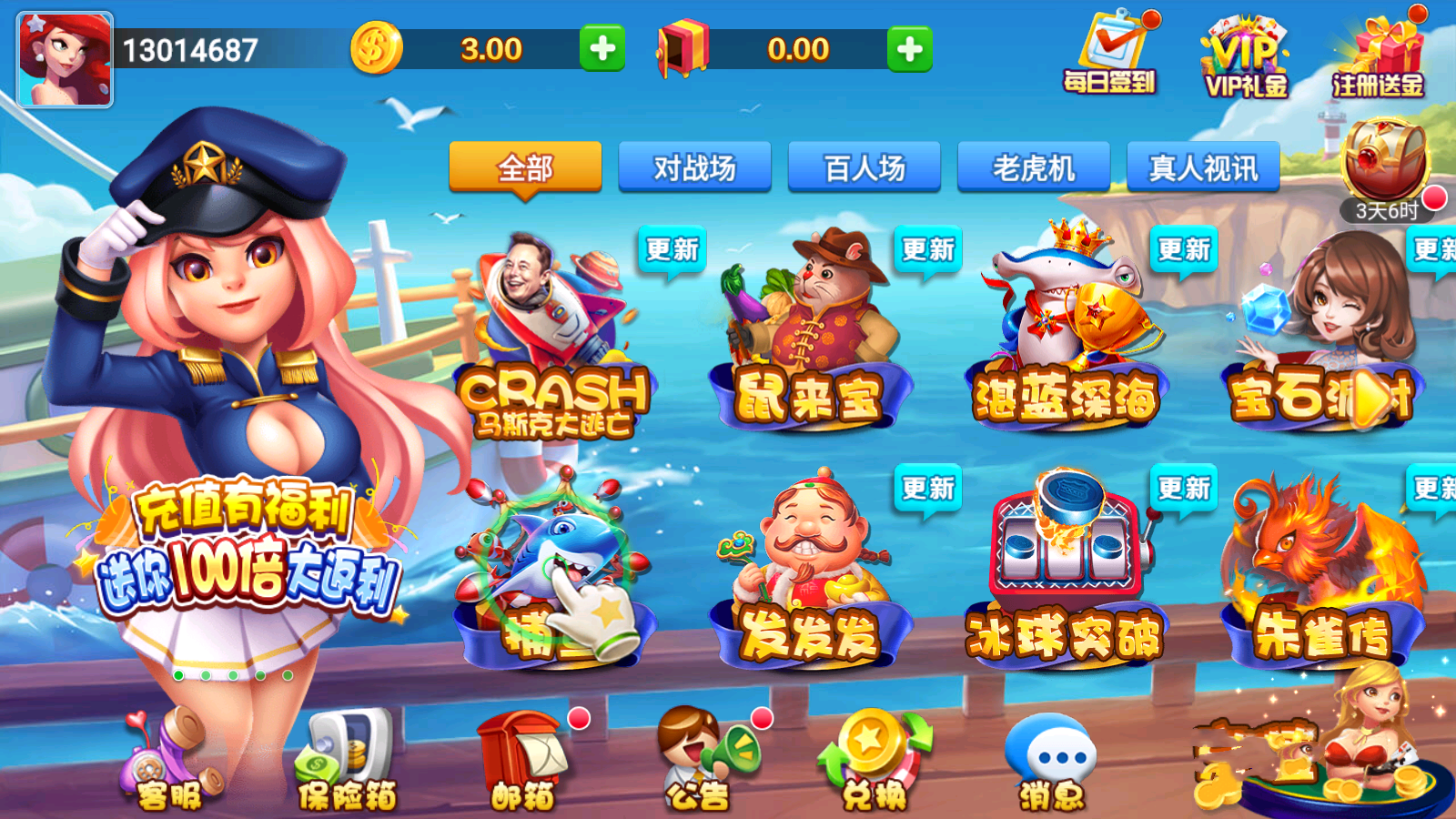
Task: Select the 真人视讯 category tab
Action: tap(1203, 167)
